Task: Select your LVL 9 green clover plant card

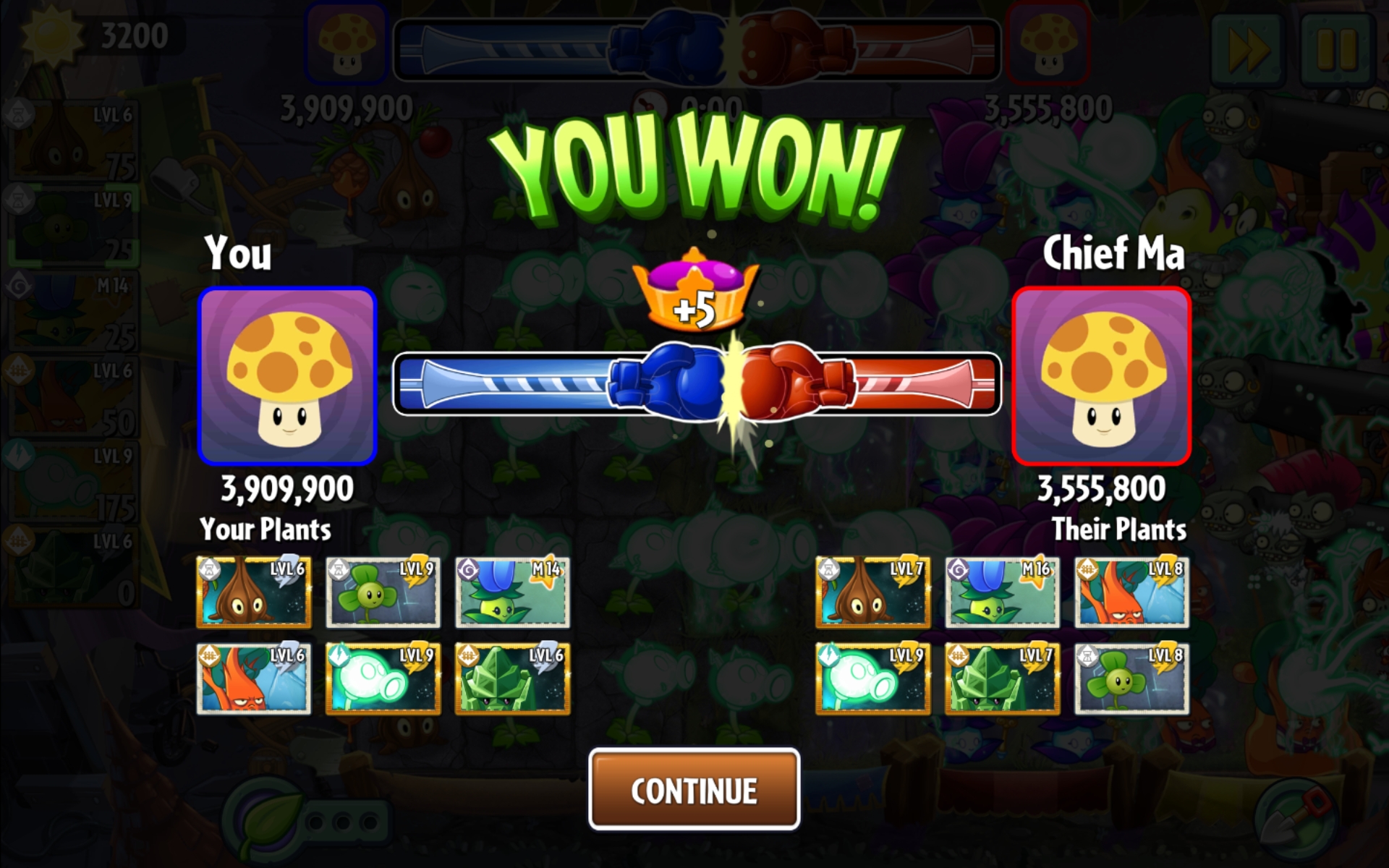Action: pyautogui.click(x=383, y=592)
